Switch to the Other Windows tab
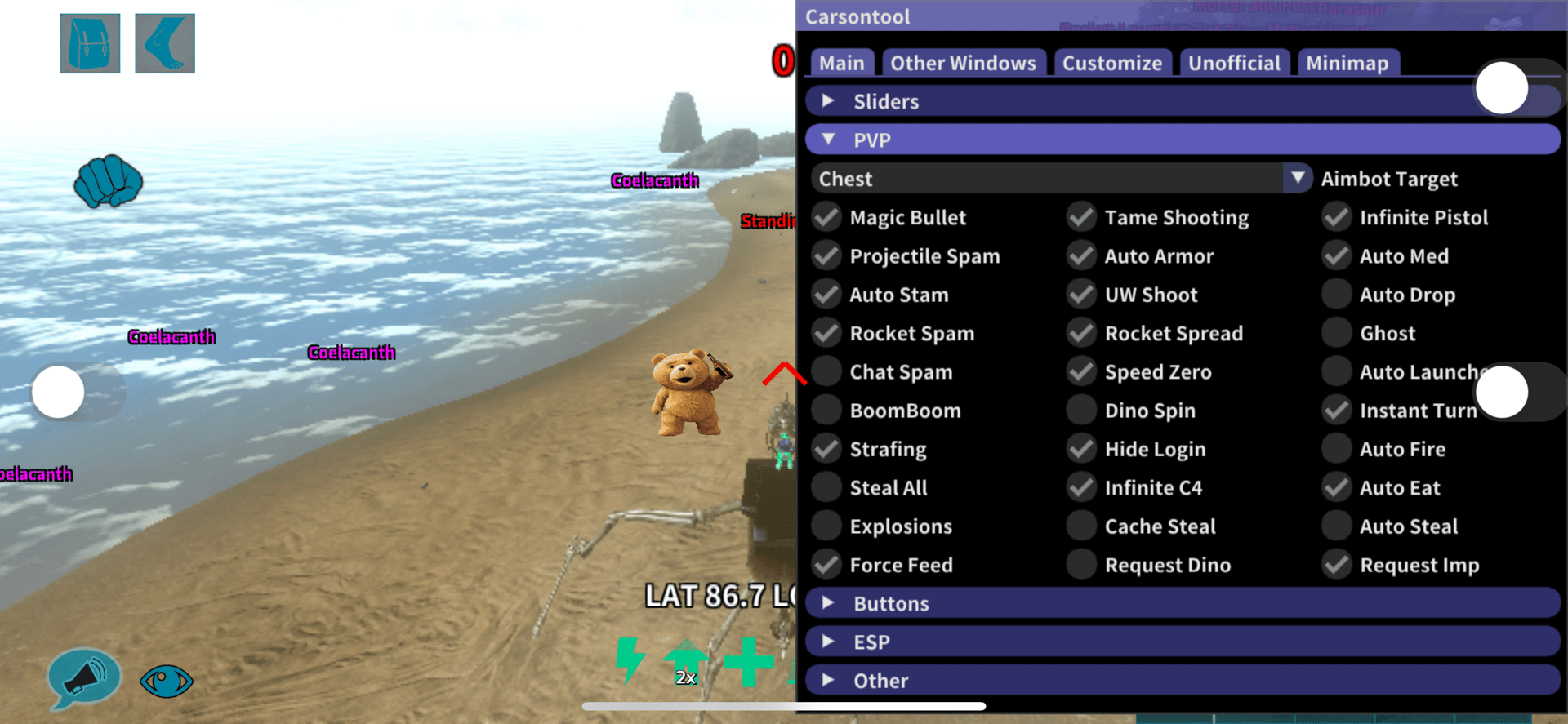This screenshot has width=1568, height=724. click(x=962, y=63)
